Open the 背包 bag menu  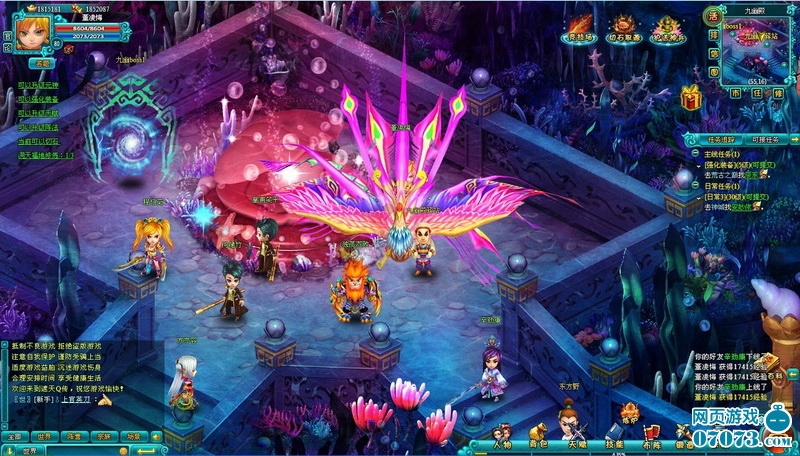point(538,442)
